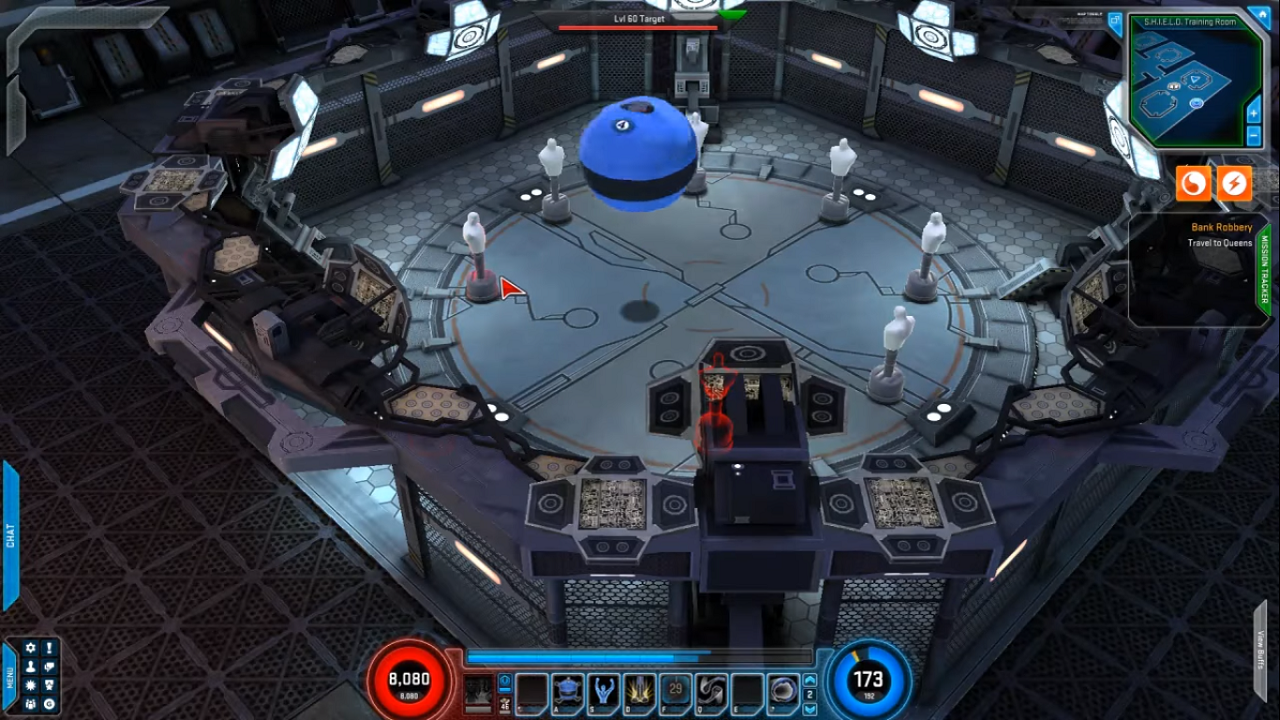Open the S.H.I.E.L.D. Training Room minimap
This screenshot has width=1280, height=720.
[x=1193, y=85]
